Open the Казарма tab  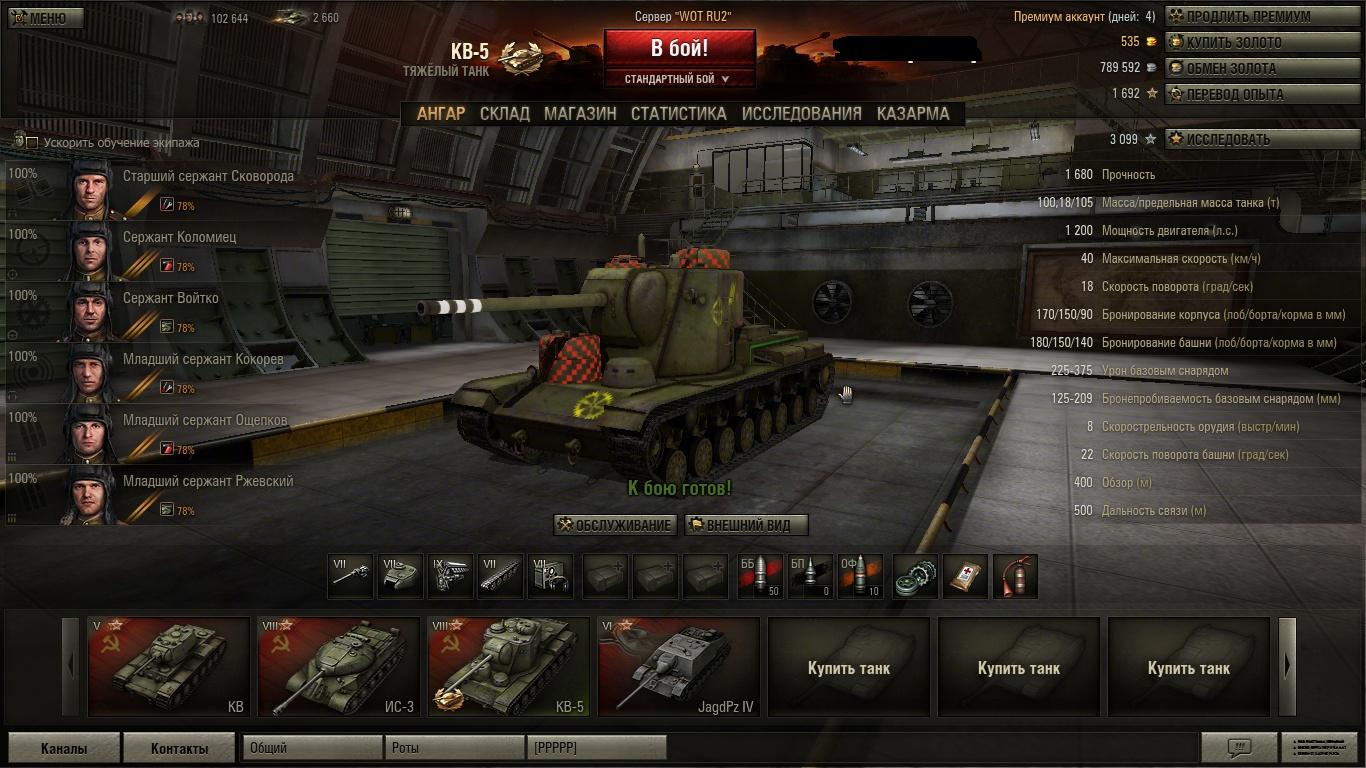coord(913,113)
